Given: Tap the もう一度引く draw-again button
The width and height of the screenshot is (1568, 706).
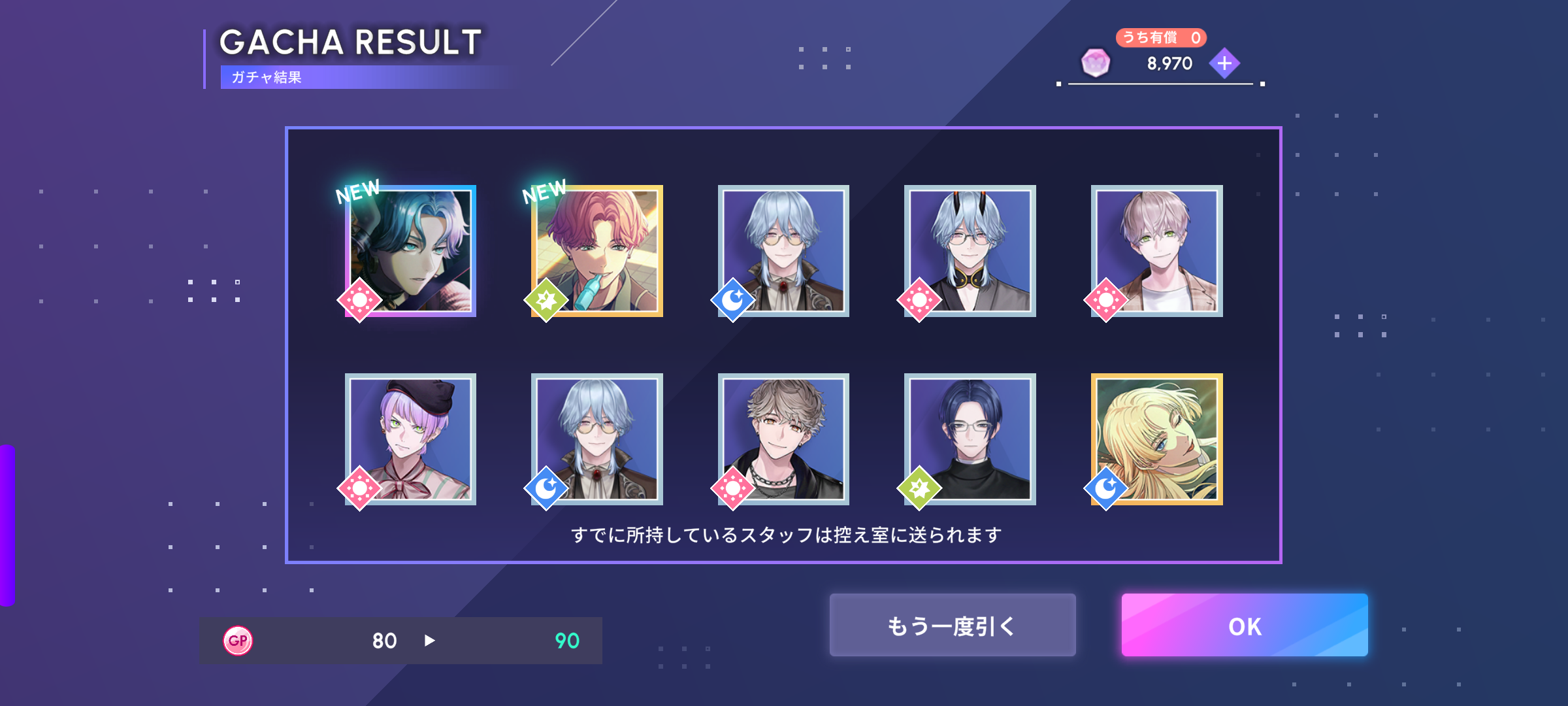Looking at the screenshot, I should (x=952, y=625).
